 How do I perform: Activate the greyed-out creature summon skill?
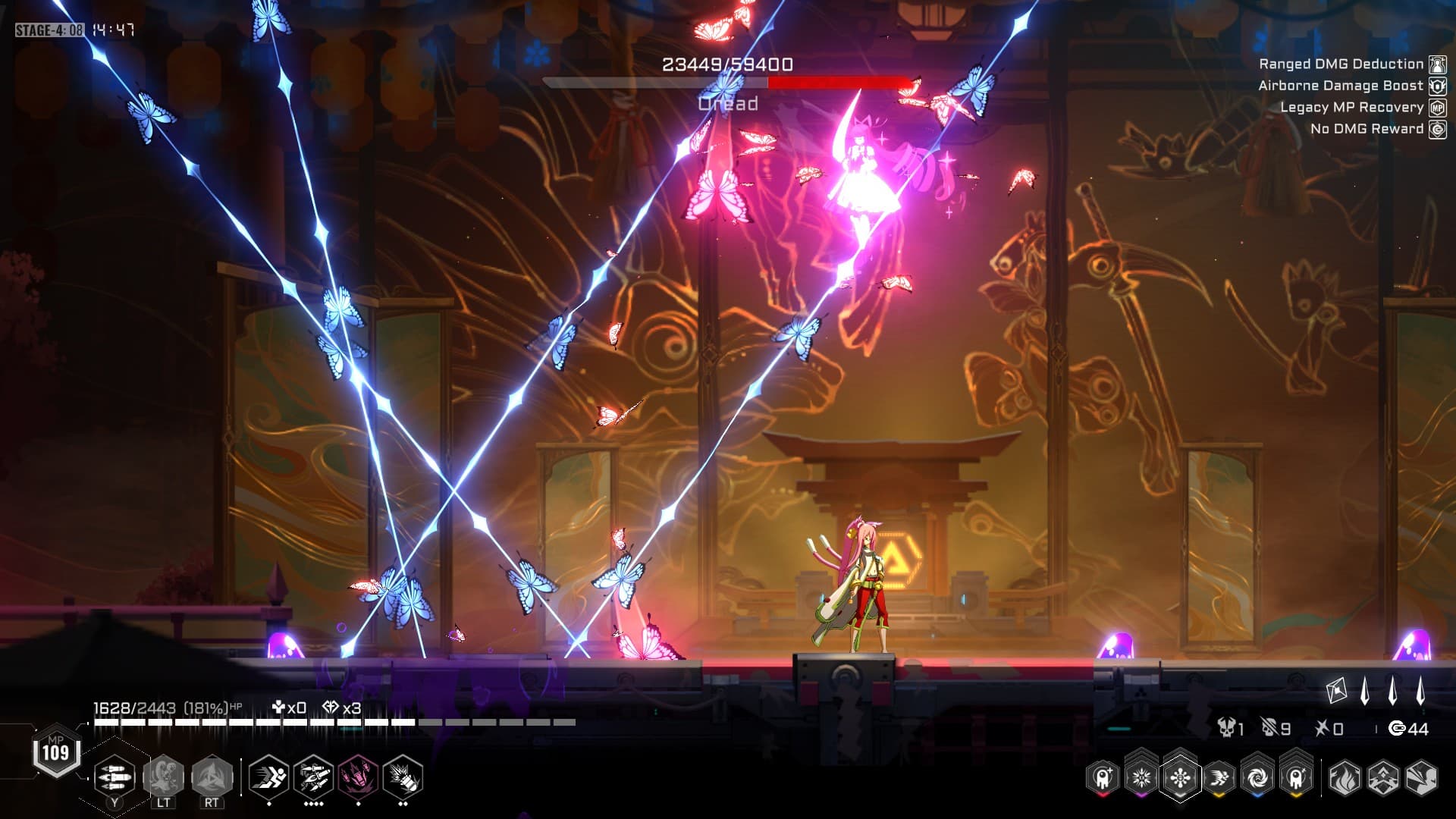(x=164, y=777)
